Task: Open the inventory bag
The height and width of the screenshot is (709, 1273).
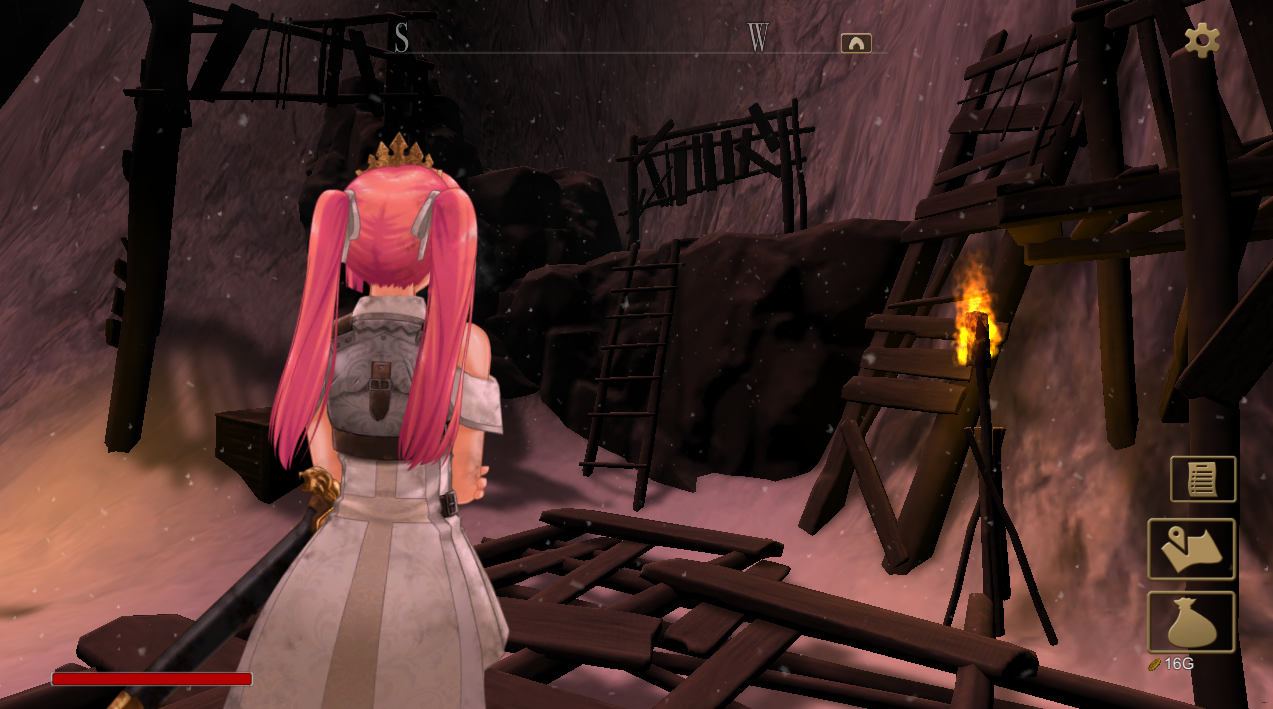Action: 1191,622
